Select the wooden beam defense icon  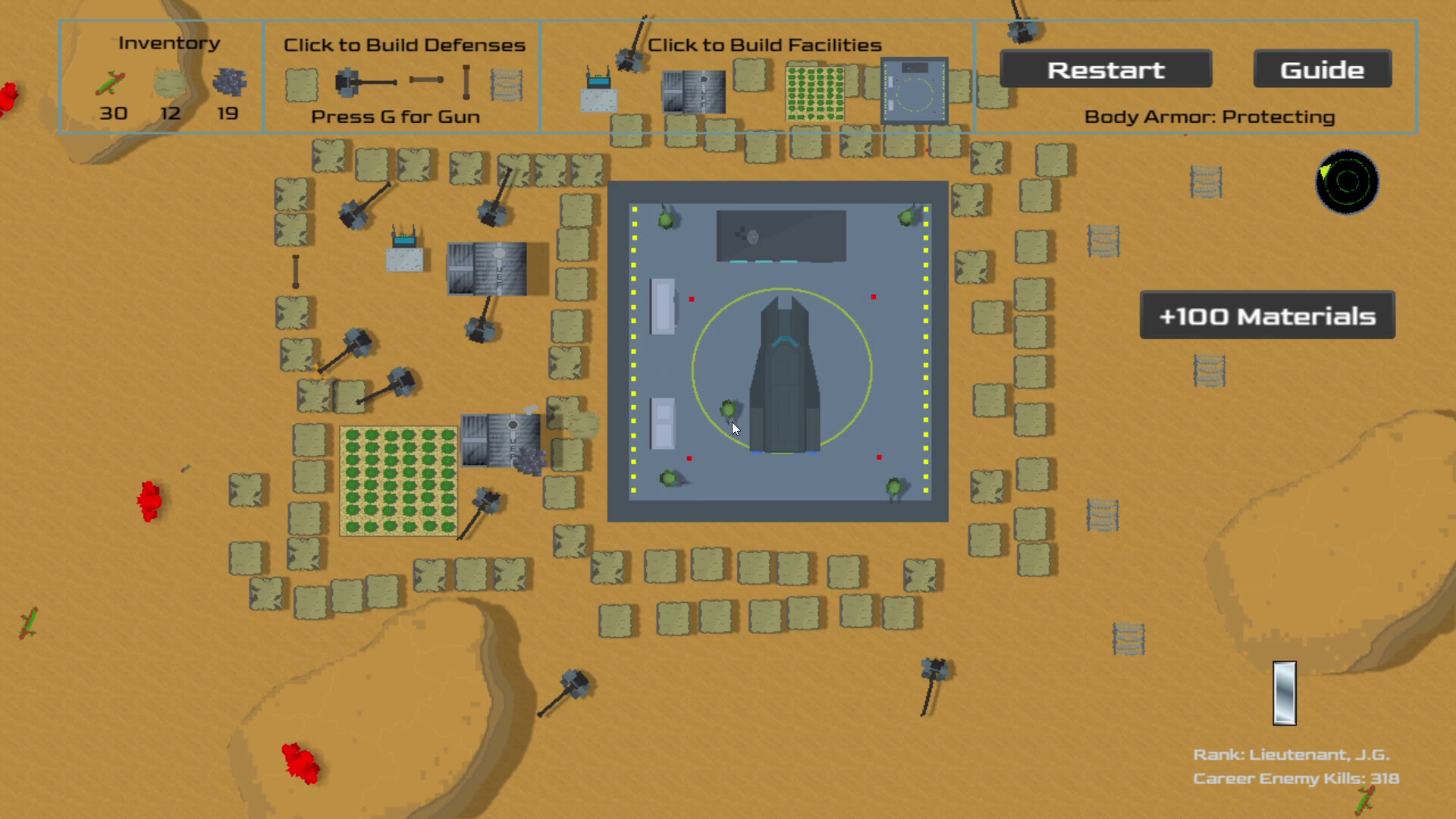[x=425, y=80]
